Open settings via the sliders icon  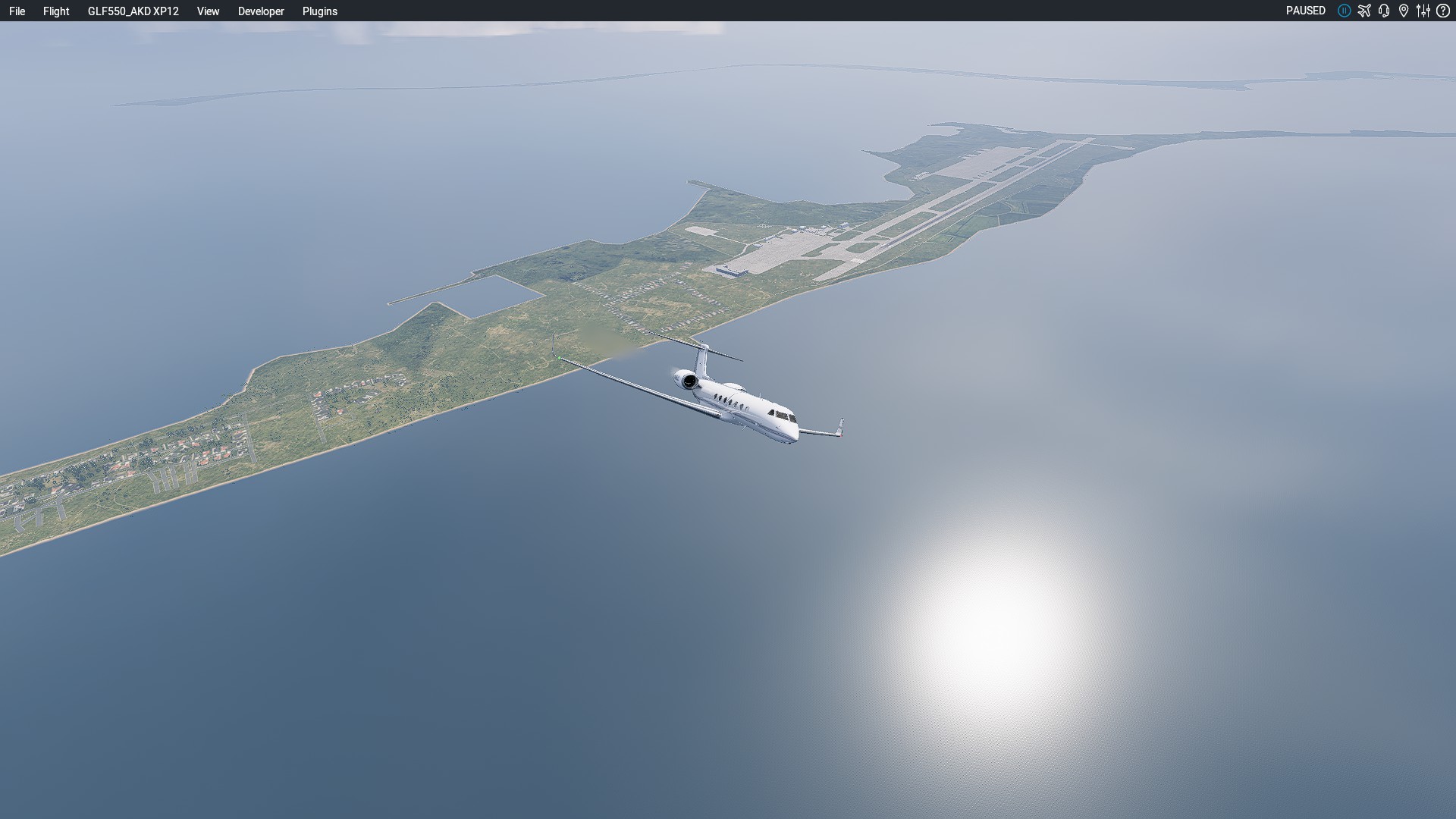pos(1423,11)
